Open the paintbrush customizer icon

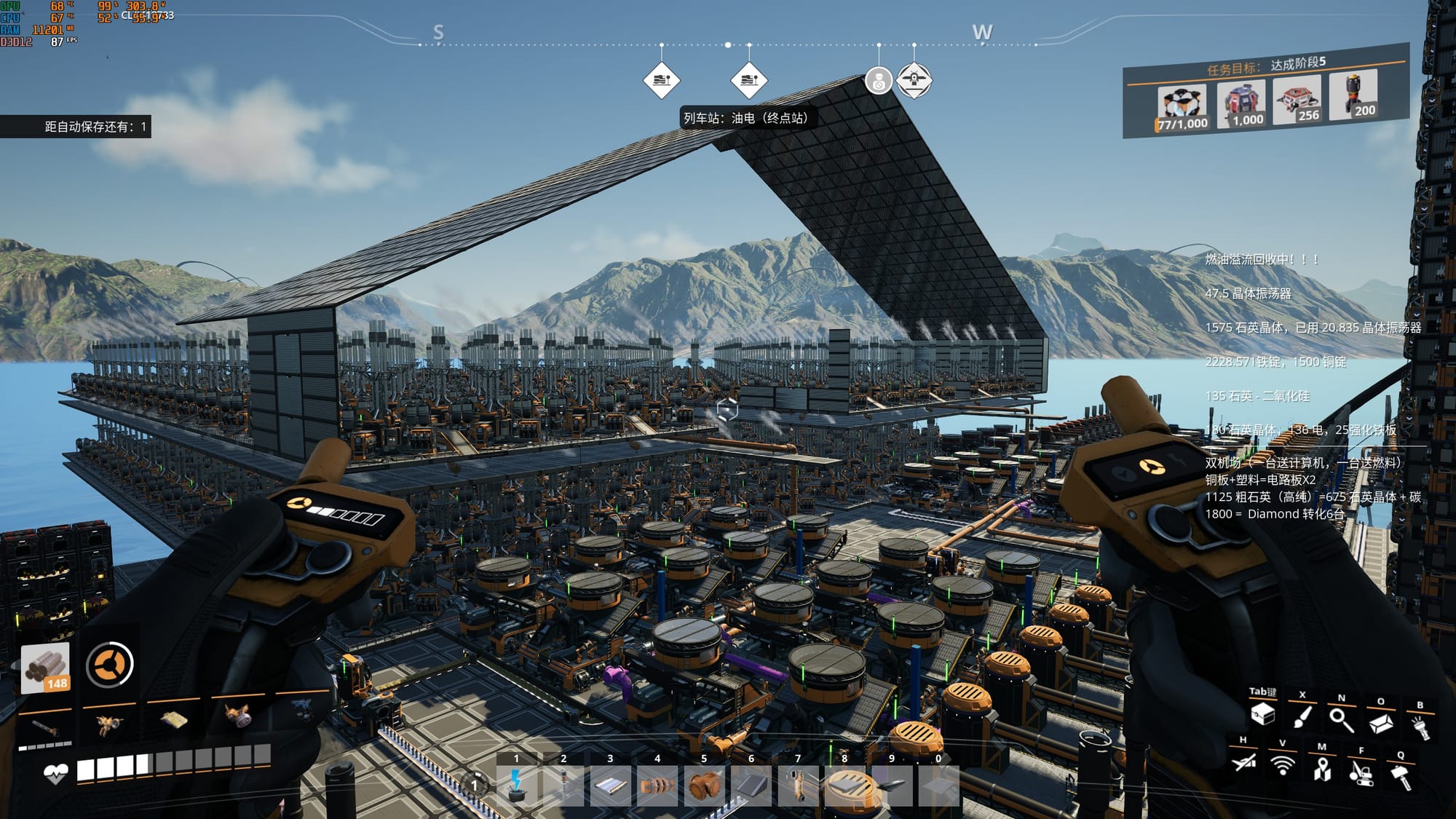1302,716
